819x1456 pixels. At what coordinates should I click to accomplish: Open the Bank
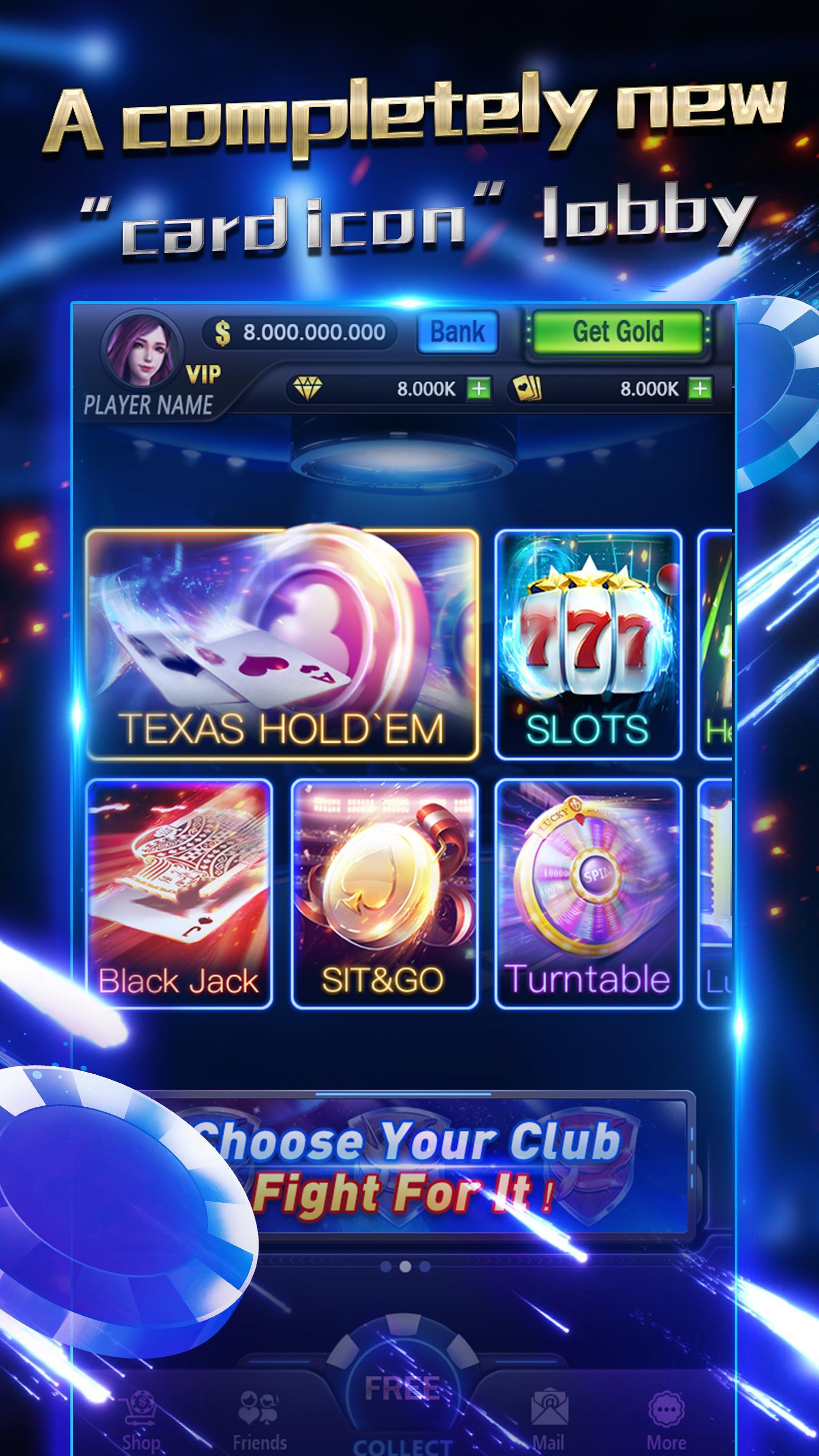click(458, 332)
